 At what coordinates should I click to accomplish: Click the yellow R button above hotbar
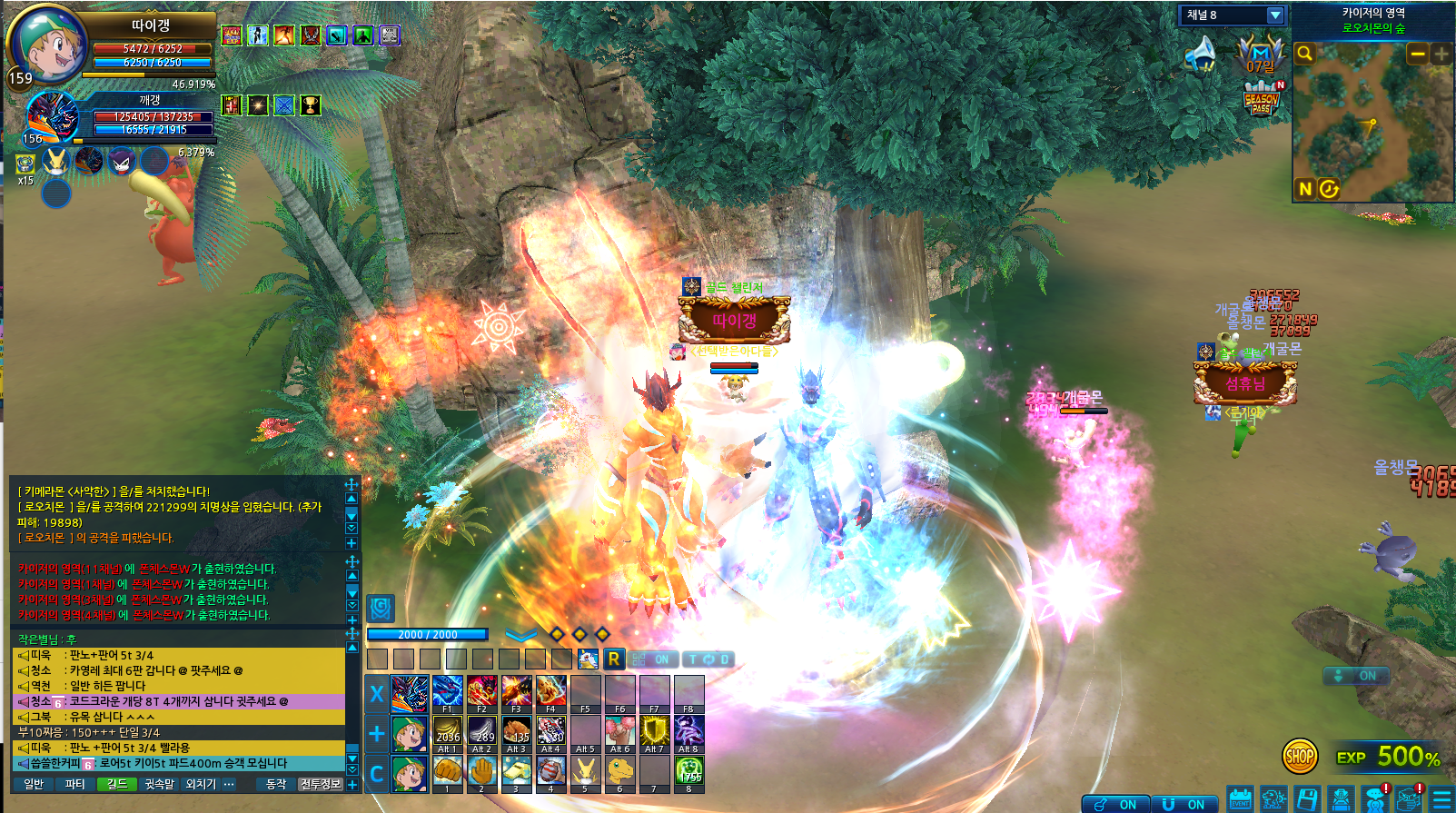pyautogui.click(x=614, y=659)
